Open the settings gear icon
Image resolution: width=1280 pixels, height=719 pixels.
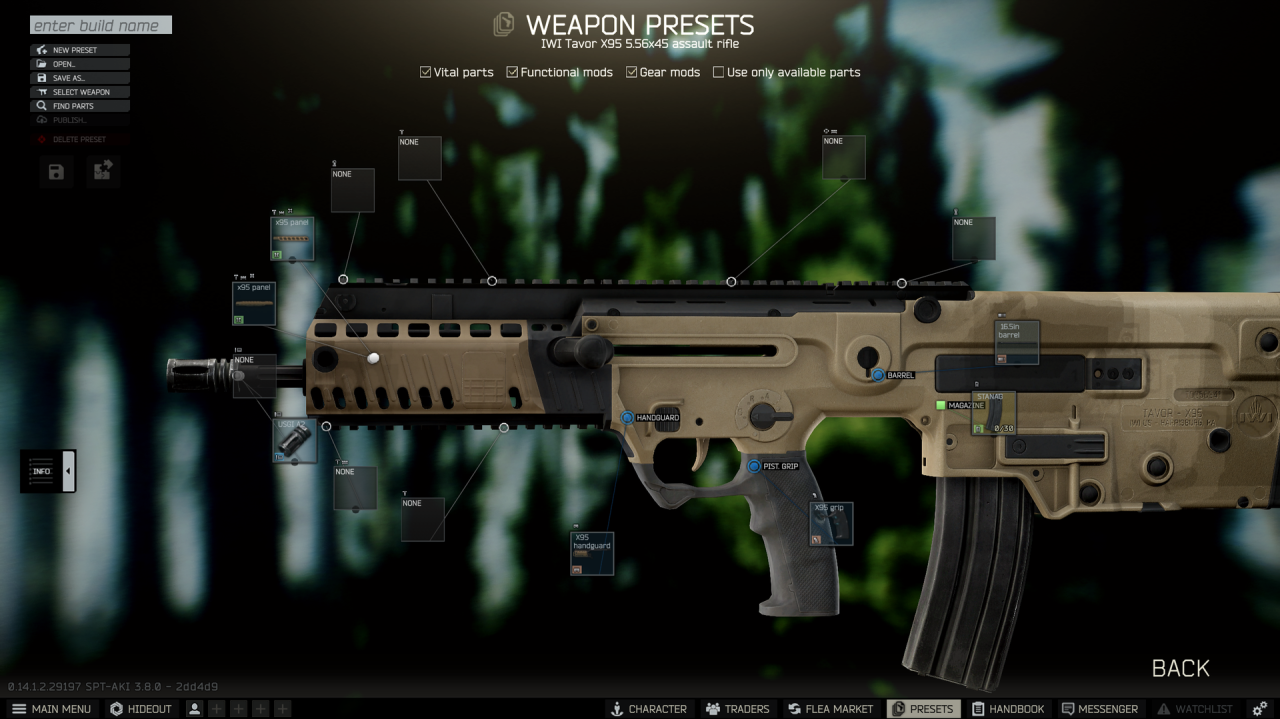click(x=1259, y=709)
